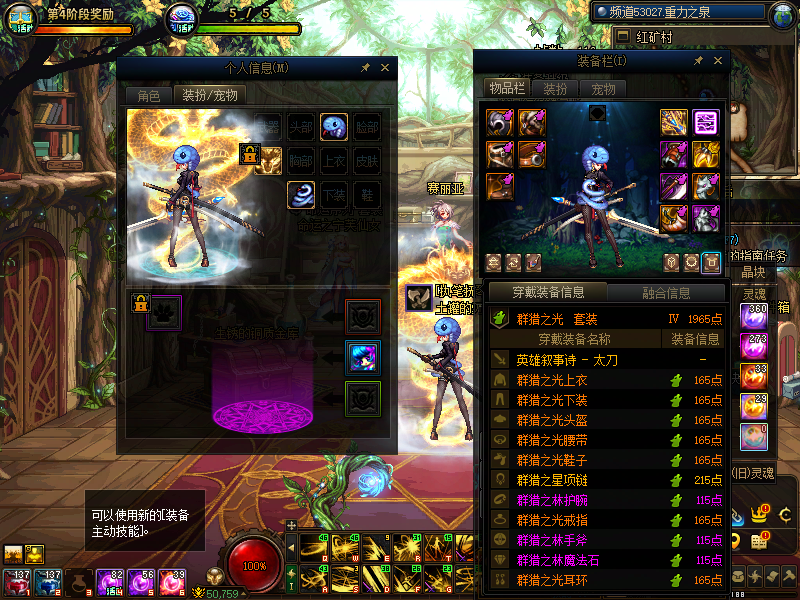
Task: Open the 宠物 tab in equipment window
Action: tap(603, 88)
